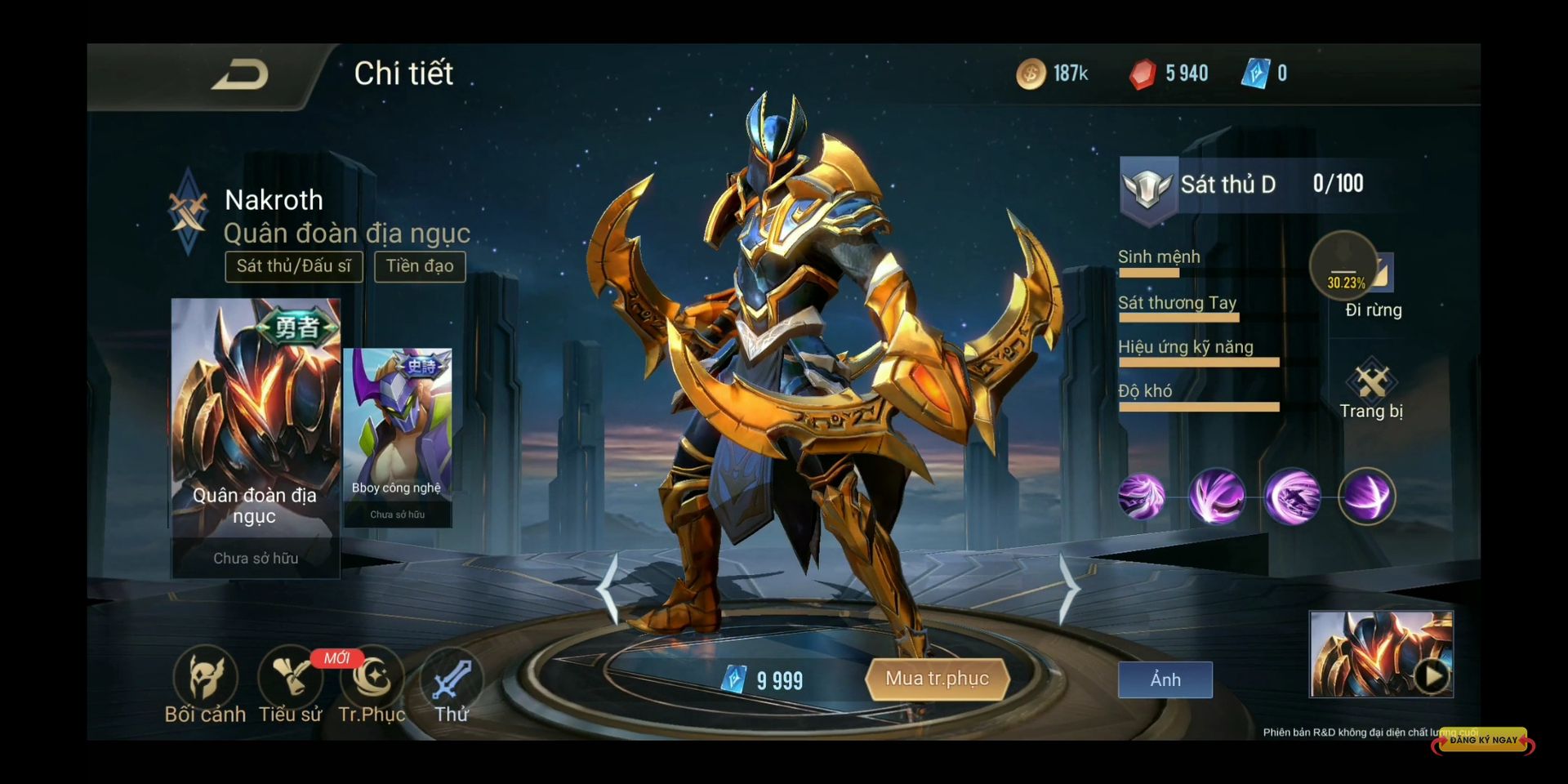View the last crescent slash skill icon
This screenshot has height=784, width=1568.
tap(1366, 496)
